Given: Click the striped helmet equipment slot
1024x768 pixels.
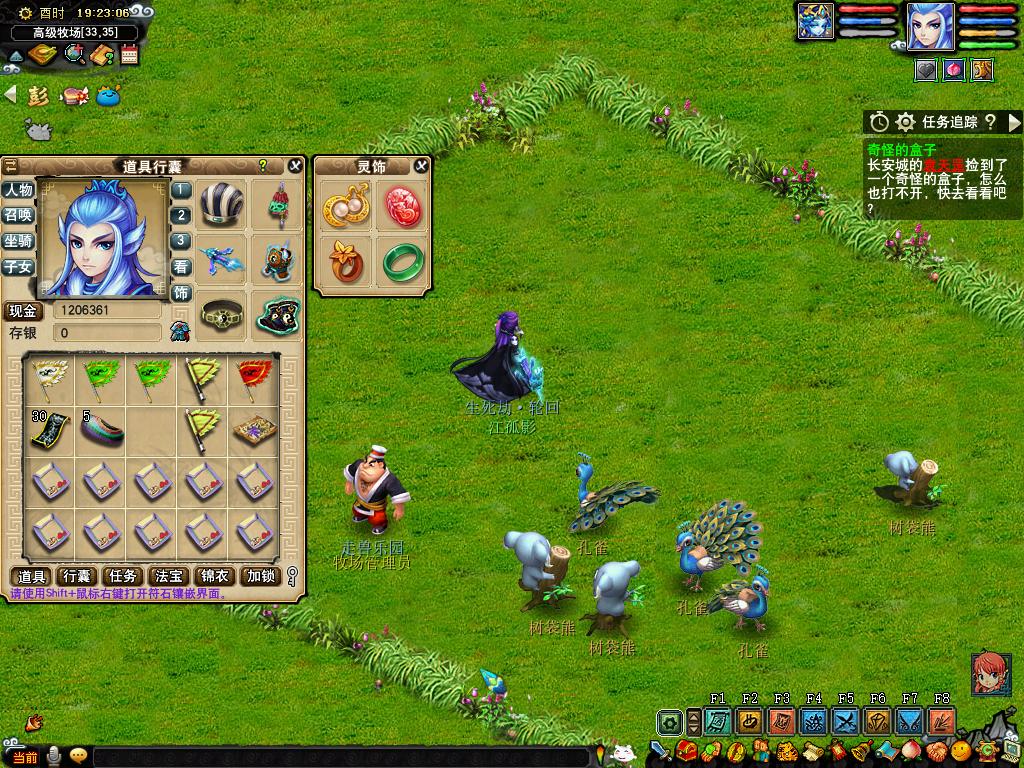Looking at the screenshot, I should [221, 205].
